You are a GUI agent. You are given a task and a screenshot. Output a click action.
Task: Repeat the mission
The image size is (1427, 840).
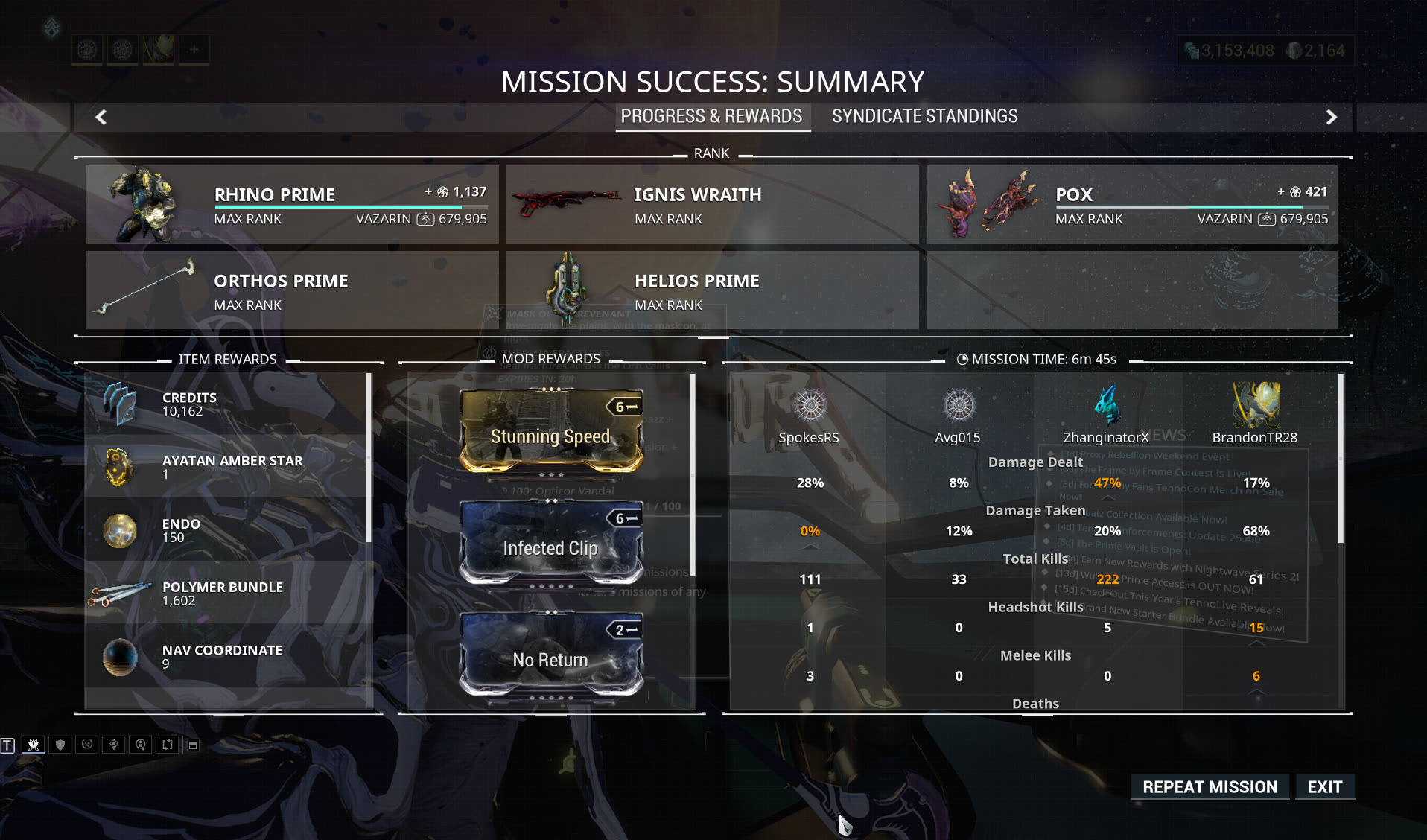click(1210, 787)
